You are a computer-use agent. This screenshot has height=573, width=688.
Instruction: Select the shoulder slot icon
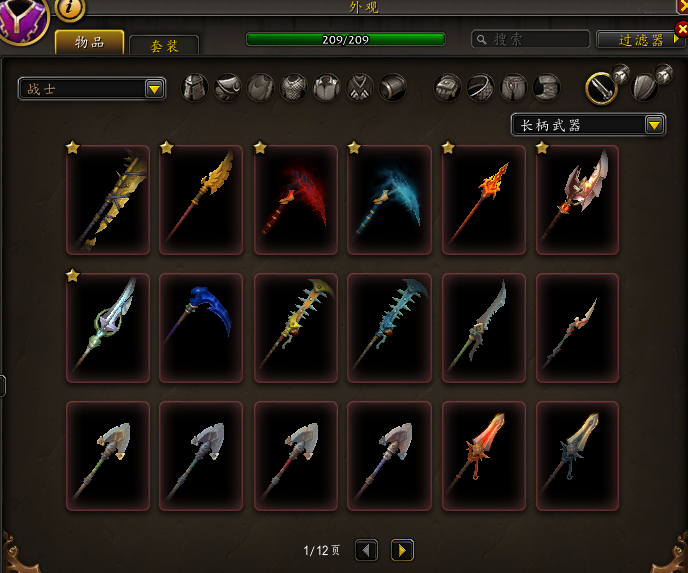click(228, 88)
